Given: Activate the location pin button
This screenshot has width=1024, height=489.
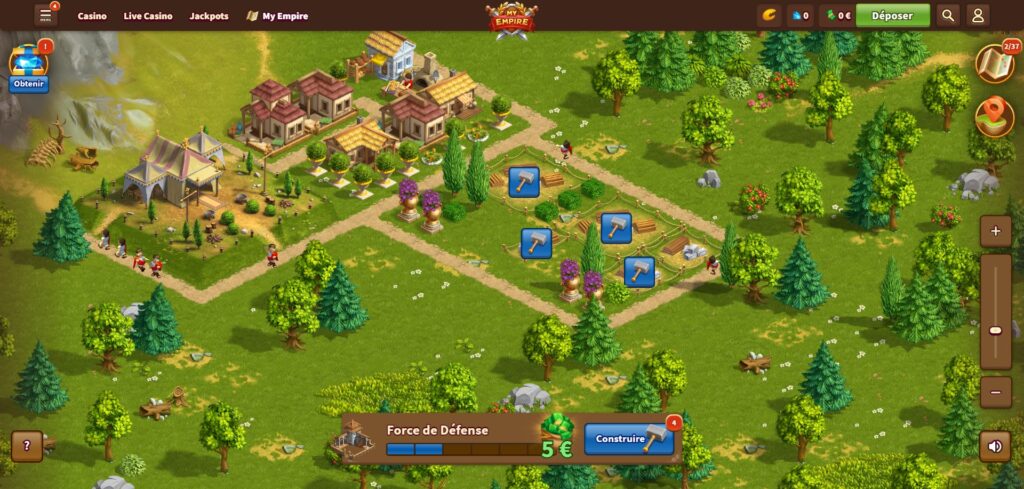Looking at the screenshot, I should 994,116.
